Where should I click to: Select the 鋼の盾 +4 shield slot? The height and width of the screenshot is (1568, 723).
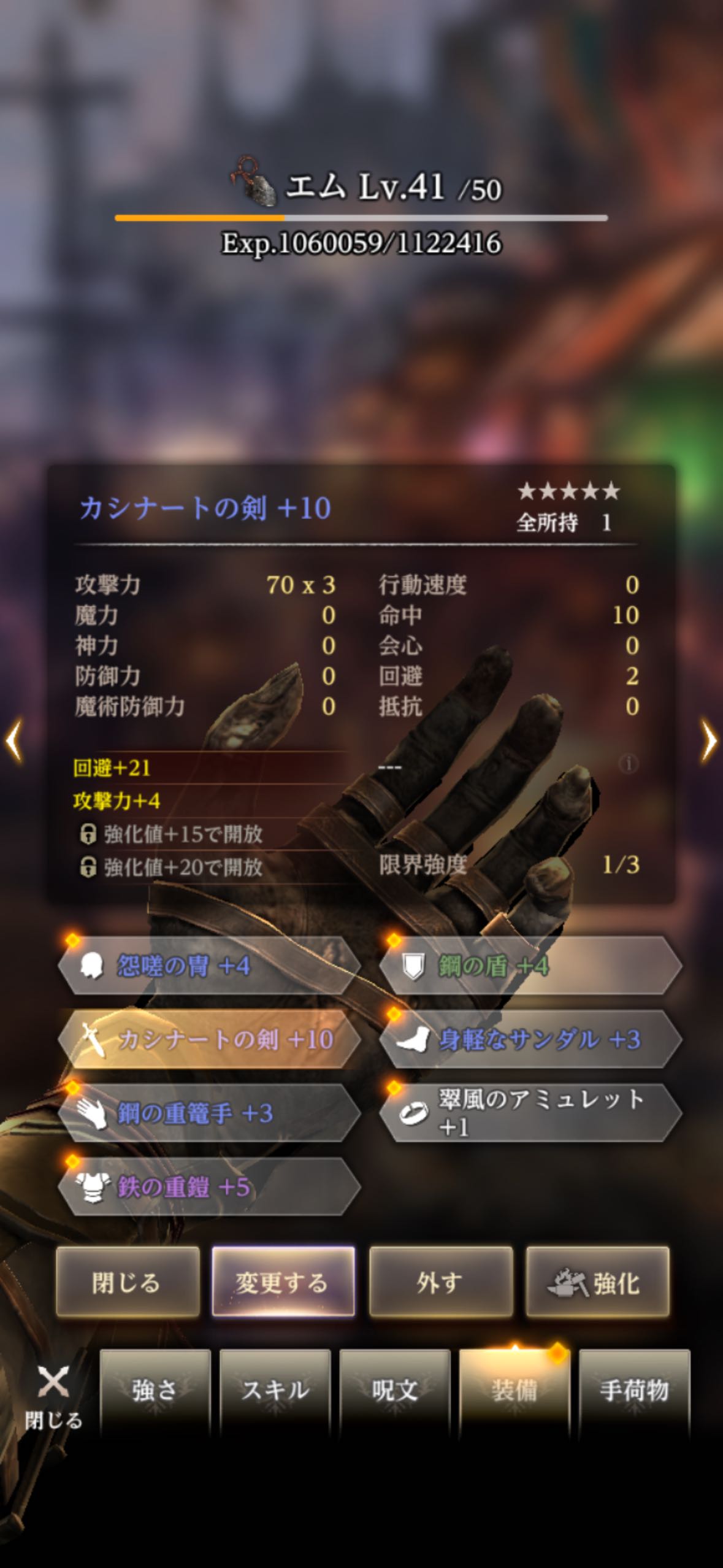pyautogui.click(x=530, y=966)
